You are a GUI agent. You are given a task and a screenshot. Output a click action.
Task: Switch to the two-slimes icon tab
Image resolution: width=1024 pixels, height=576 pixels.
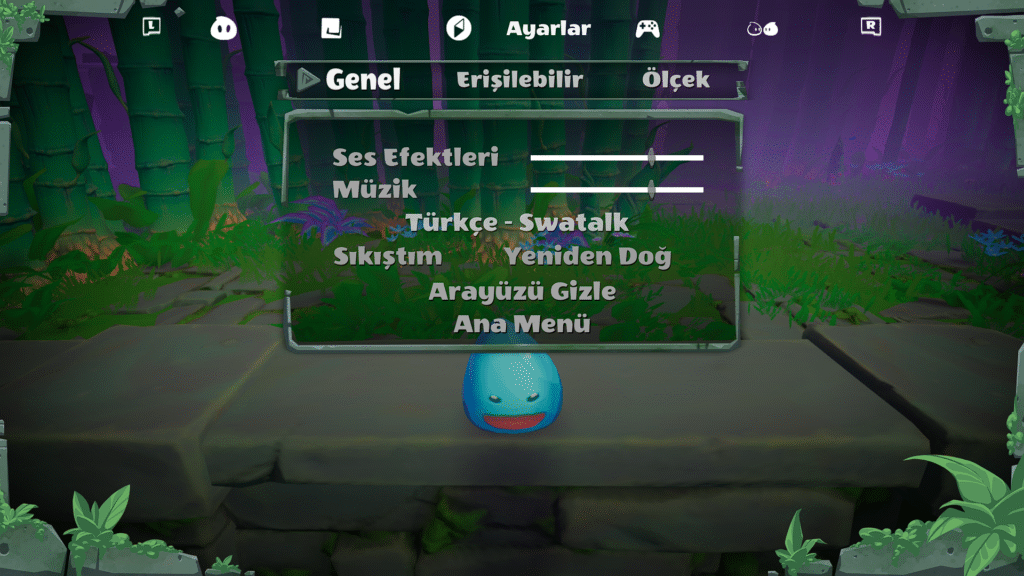tap(762, 28)
